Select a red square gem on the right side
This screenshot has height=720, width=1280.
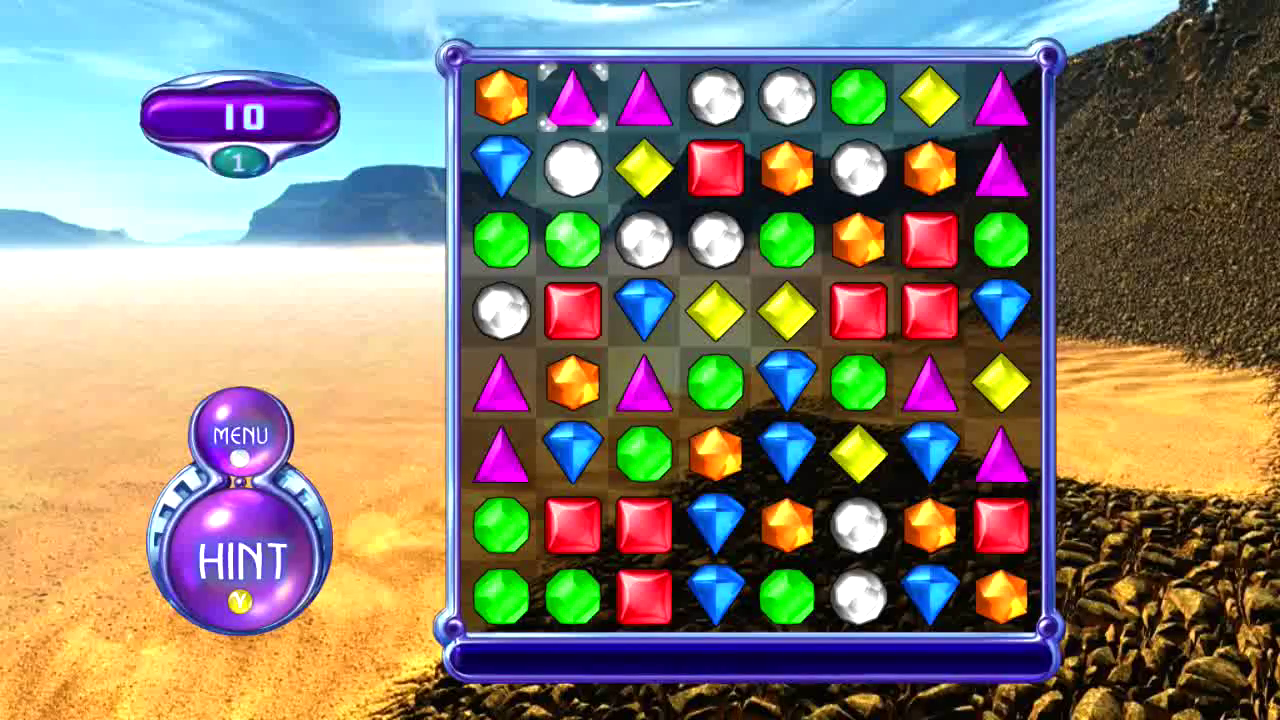(x=929, y=310)
